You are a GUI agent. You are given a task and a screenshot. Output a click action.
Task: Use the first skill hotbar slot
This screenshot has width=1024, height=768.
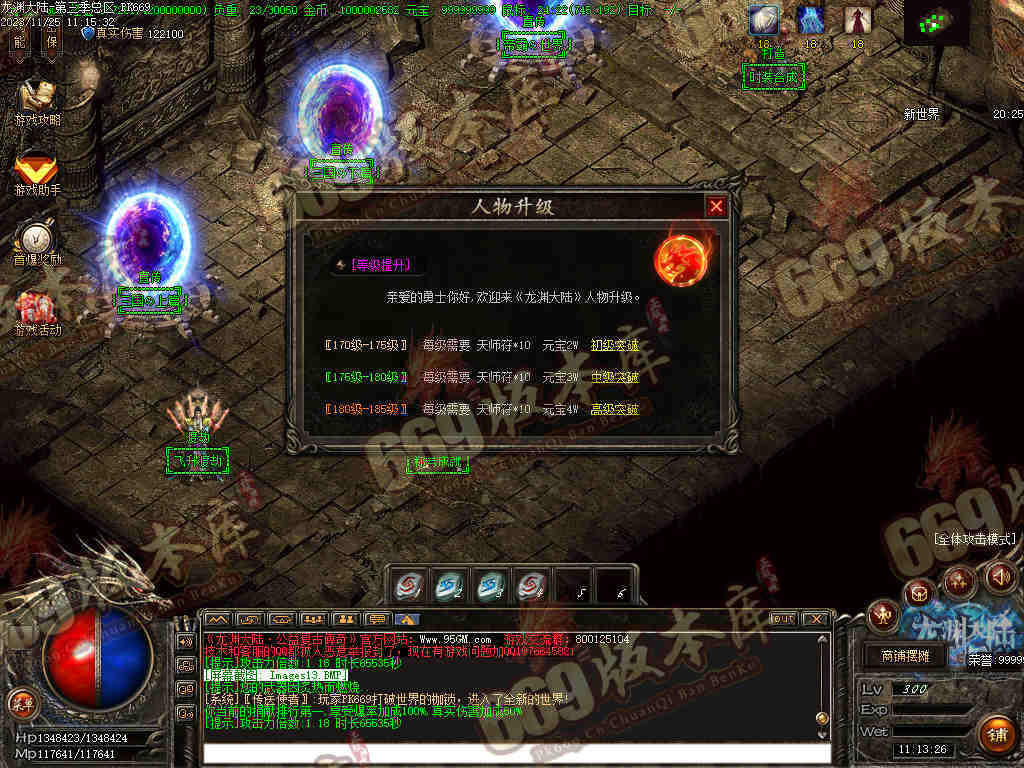(410, 586)
